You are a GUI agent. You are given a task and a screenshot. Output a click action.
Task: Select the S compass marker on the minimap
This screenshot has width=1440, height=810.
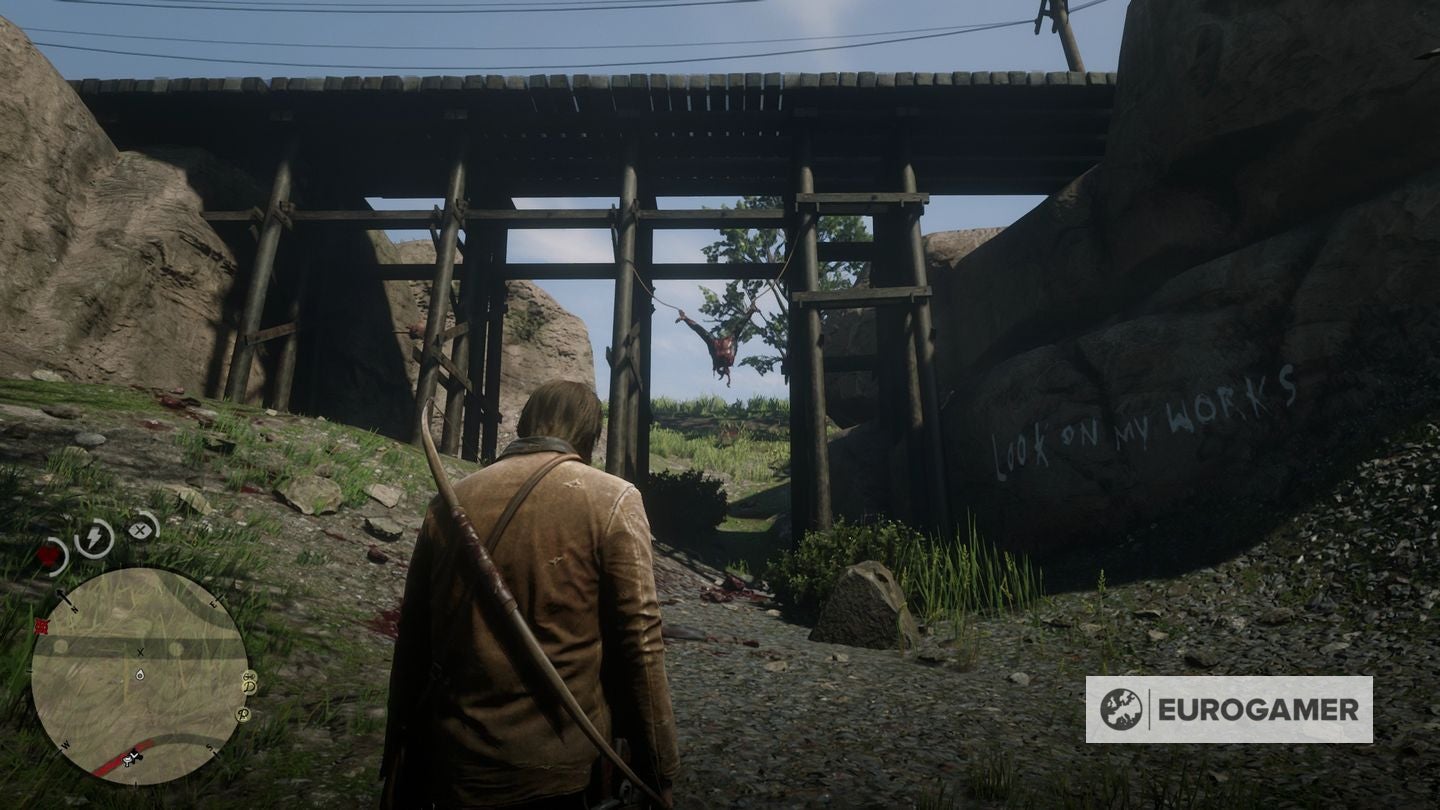tap(210, 748)
